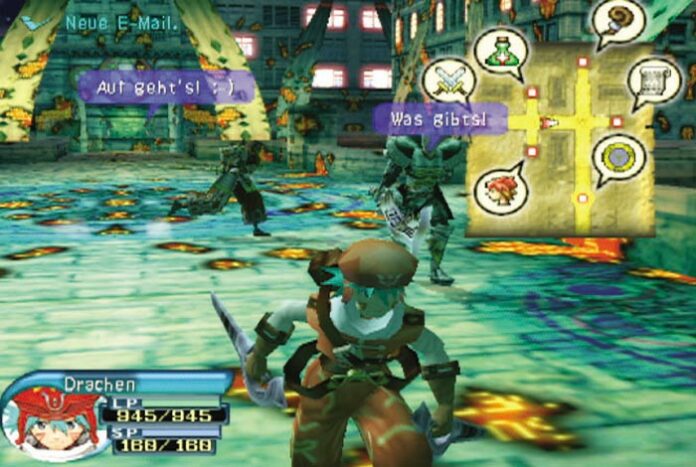Open the Neue E-Mail notification
Viewport: 696px width, 467px height.
120,21
